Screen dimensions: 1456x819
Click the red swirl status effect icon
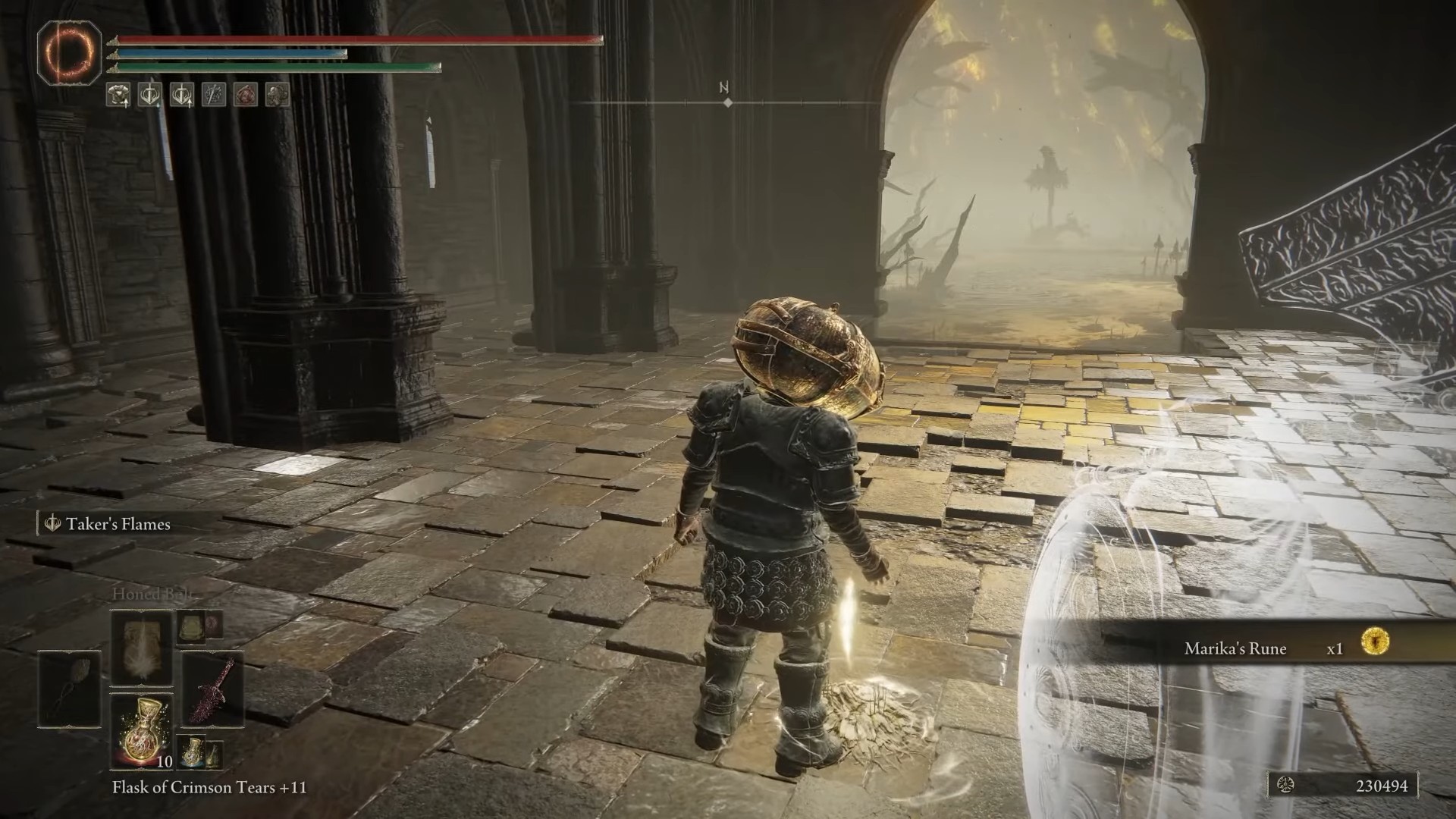pyautogui.click(x=245, y=95)
